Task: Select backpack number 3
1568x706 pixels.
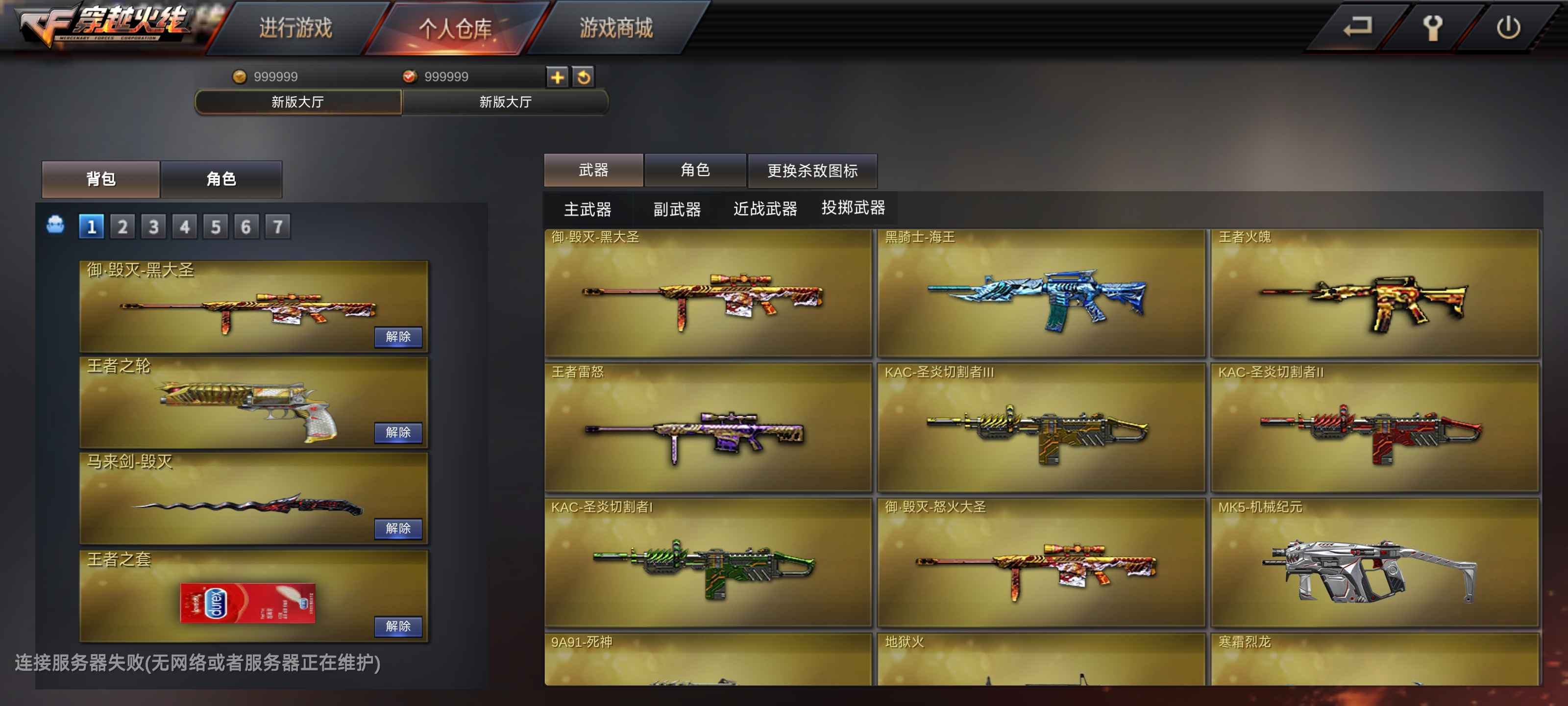Action: [x=153, y=227]
